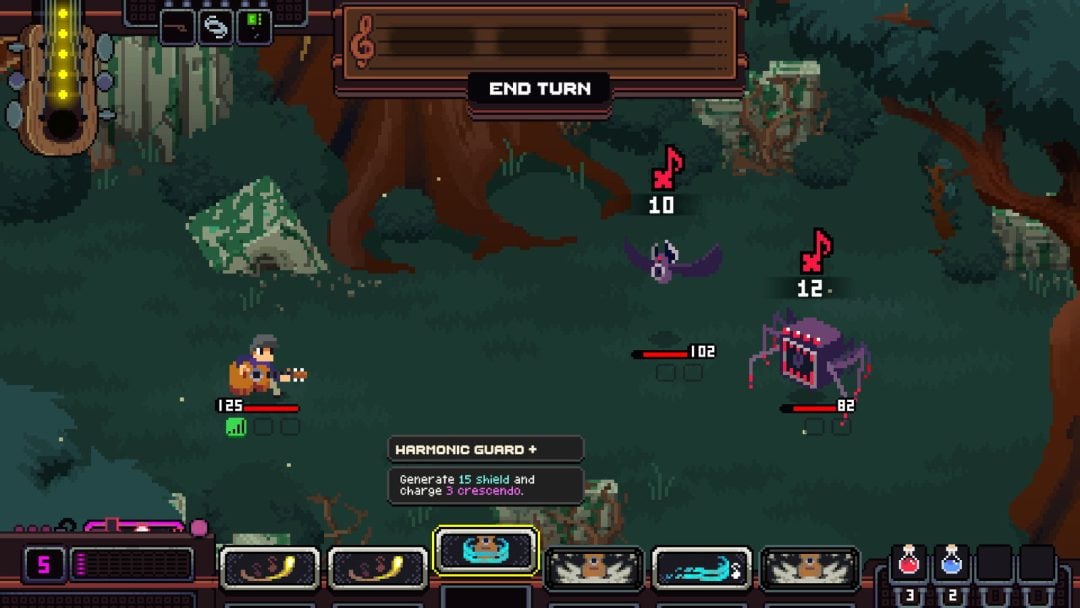Play the cyan sound wave card
This screenshot has width=1080, height=608.
(701, 570)
